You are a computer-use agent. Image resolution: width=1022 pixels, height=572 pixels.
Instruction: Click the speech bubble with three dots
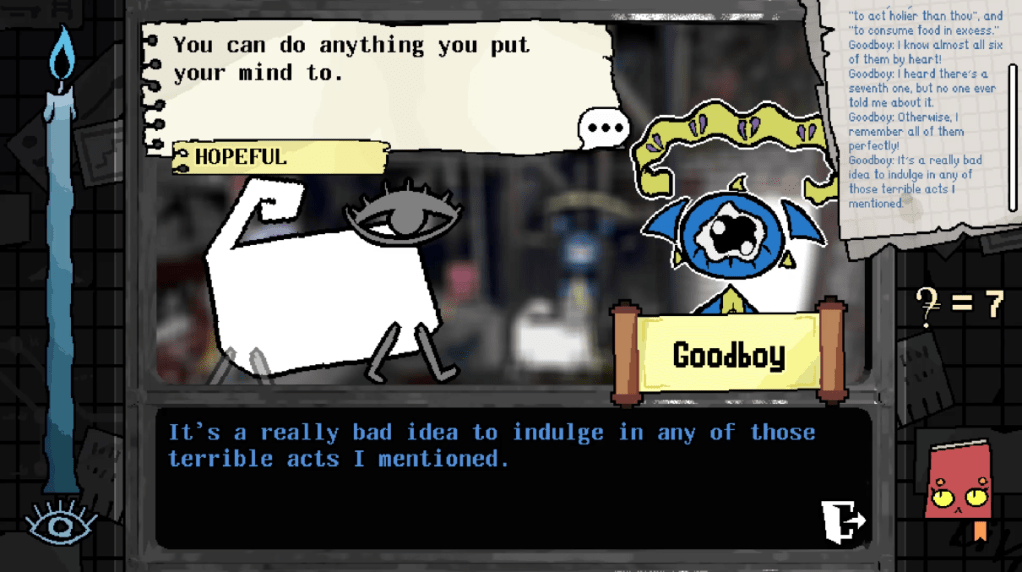604,129
